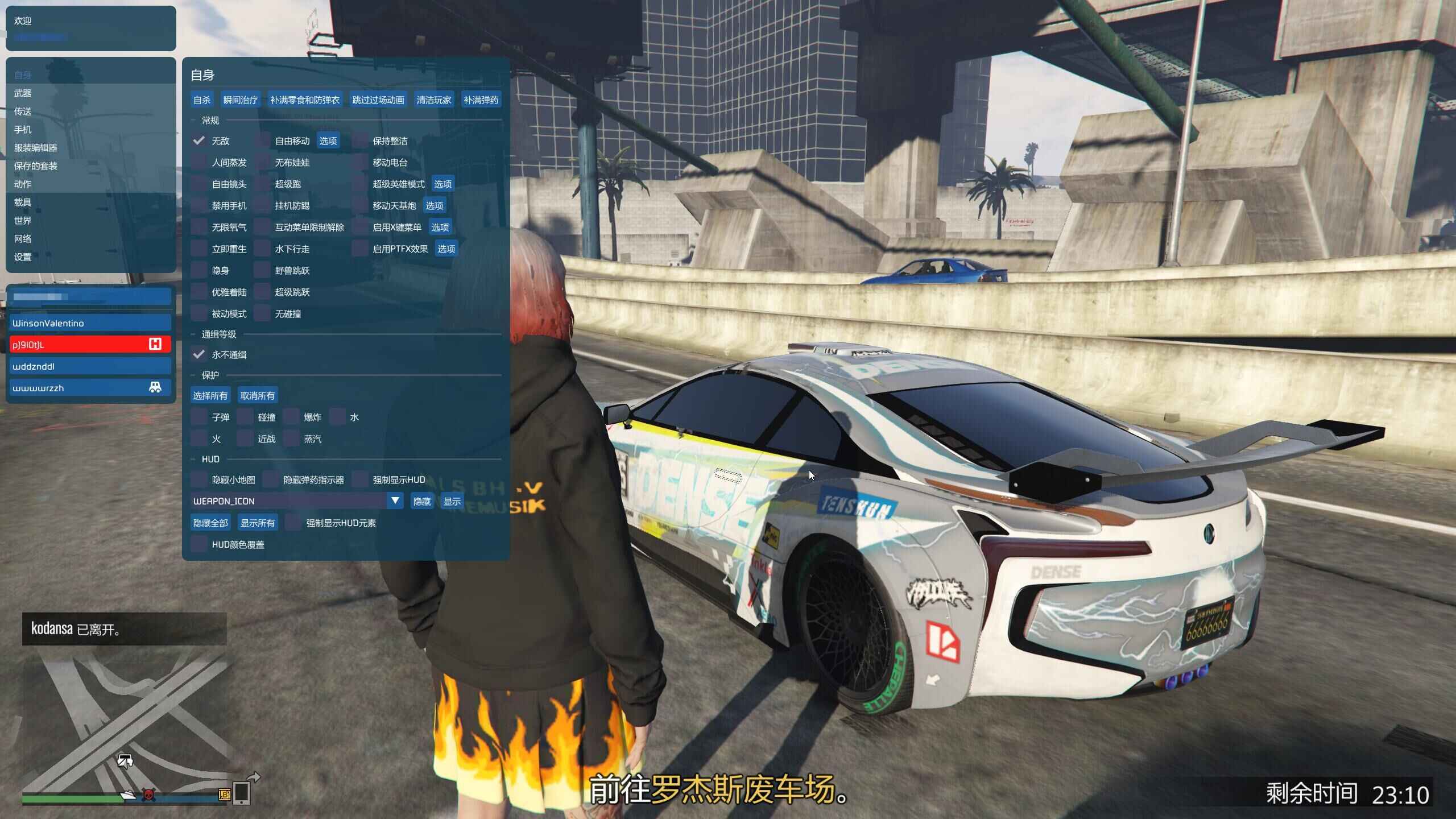This screenshot has height=819, width=1456.
Task: Enable HUD颜色覆盖 color override
Action: click(x=200, y=544)
